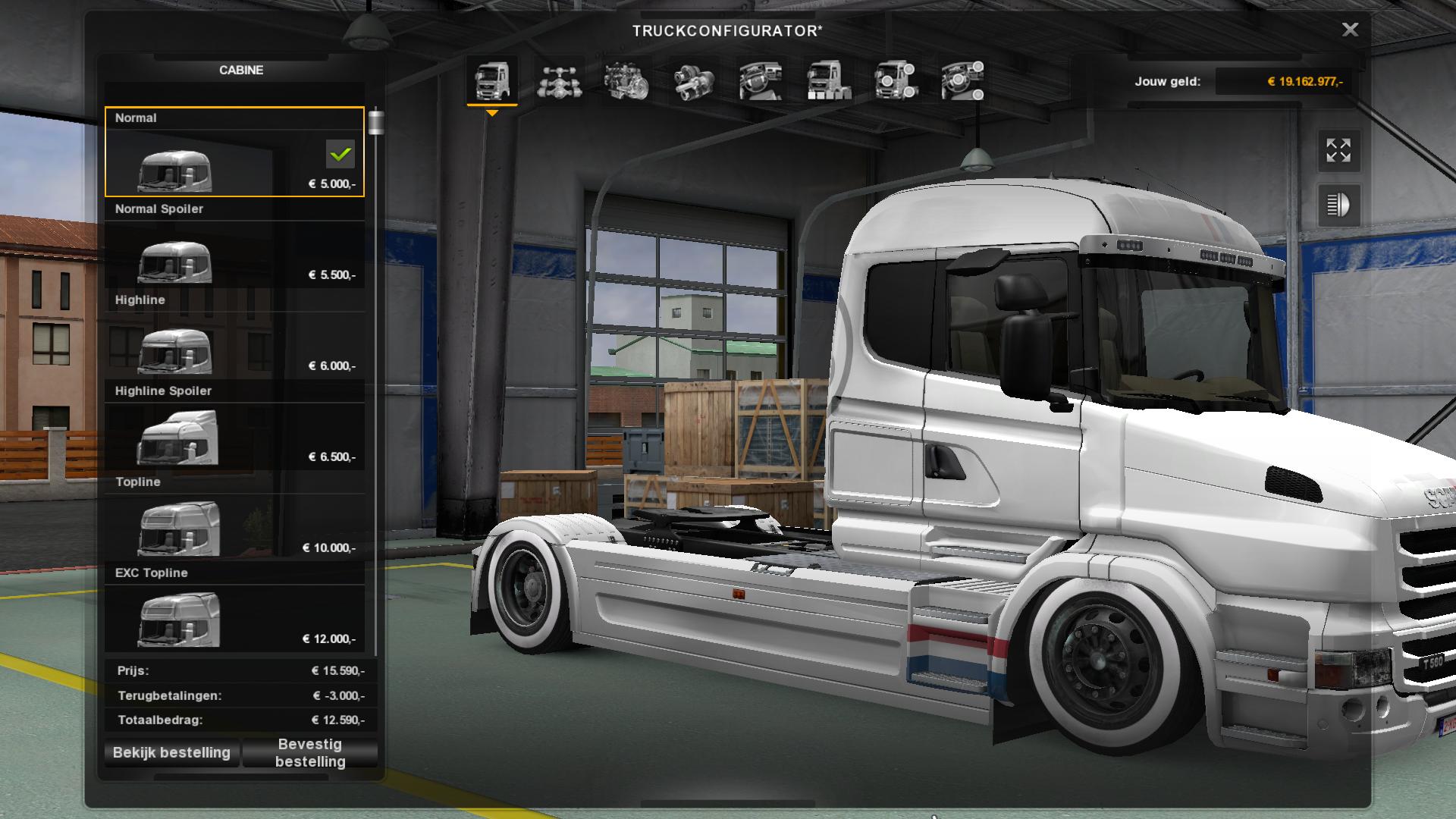Viewport: 1456px width, 819px height.
Task: Switch to the paint colors tab
Action: pyautogui.click(x=828, y=80)
